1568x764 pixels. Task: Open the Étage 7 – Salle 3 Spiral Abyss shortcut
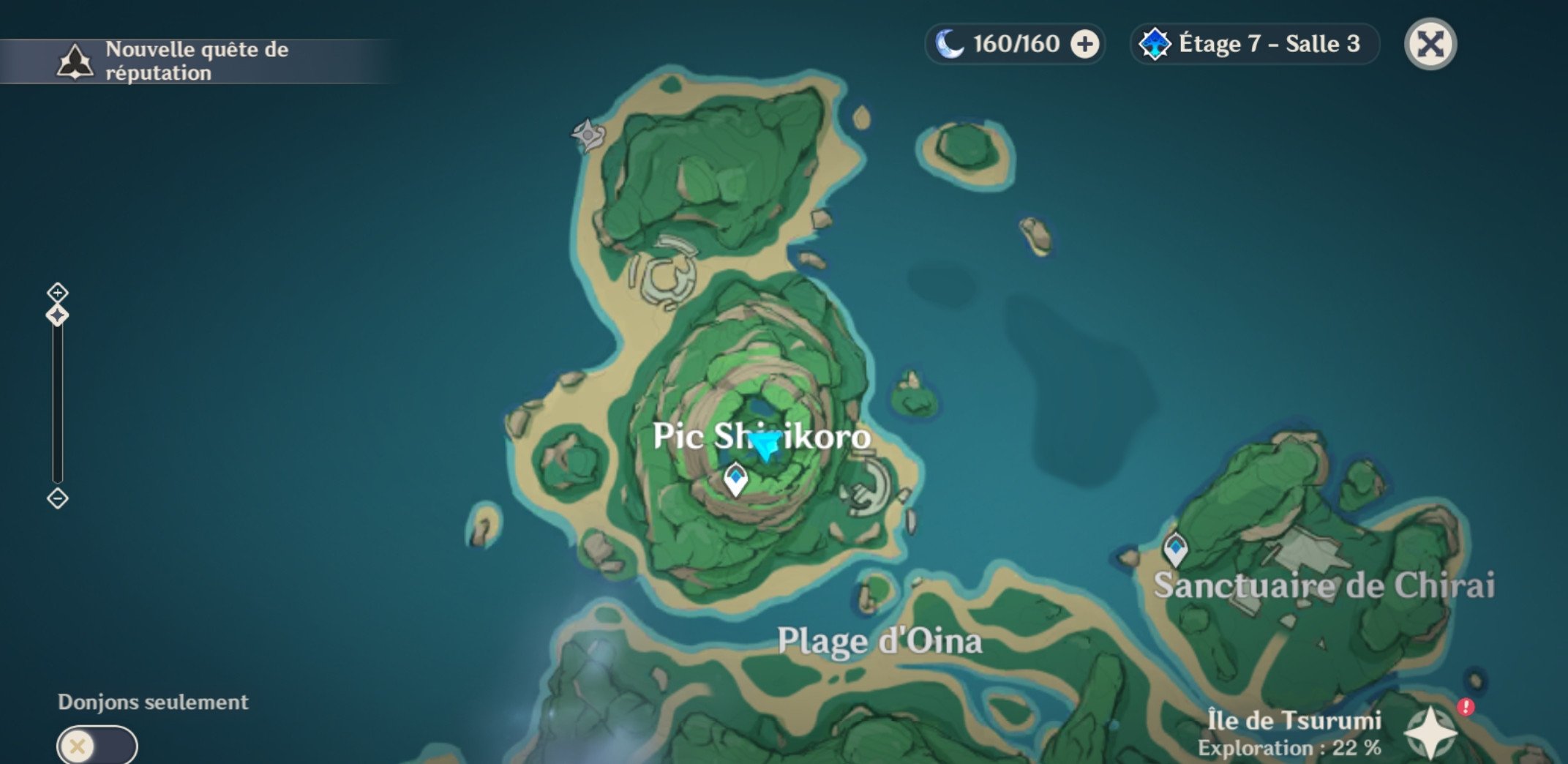[x=1254, y=45]
